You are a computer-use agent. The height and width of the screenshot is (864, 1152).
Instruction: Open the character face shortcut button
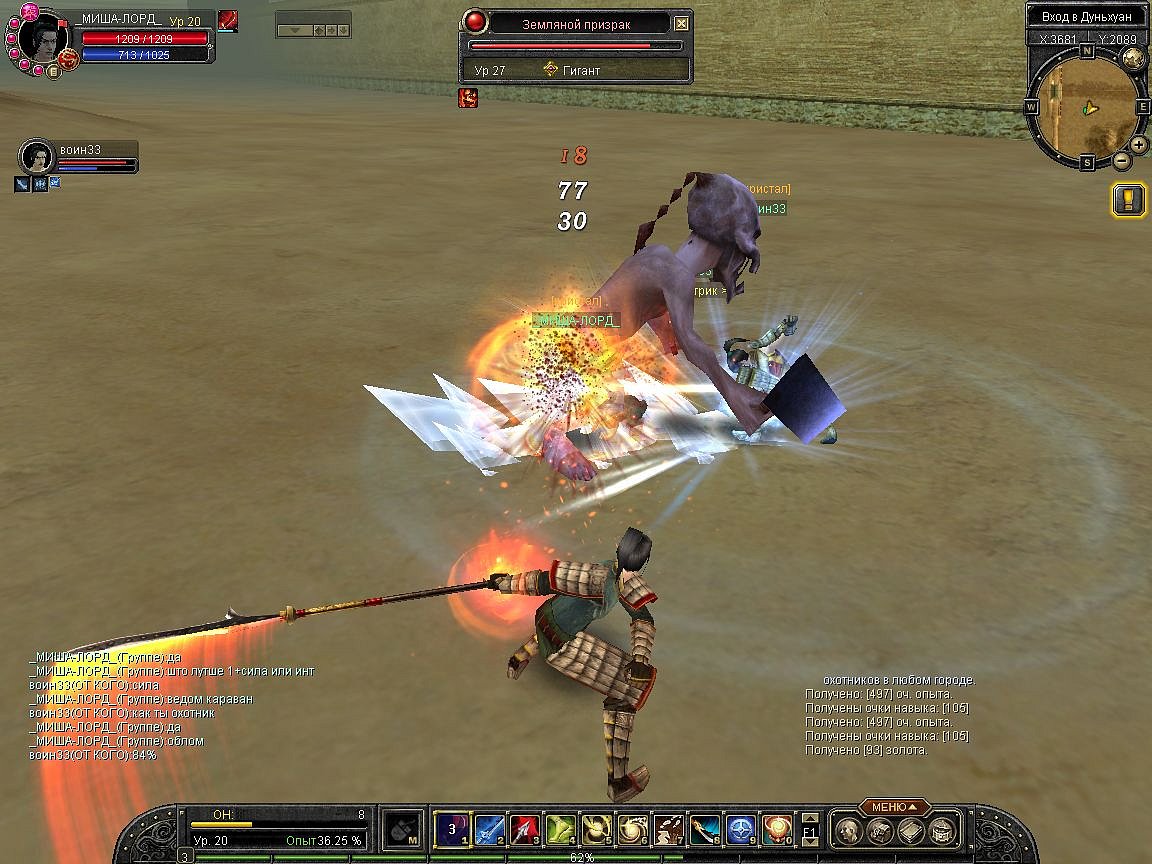coord(848,830)
